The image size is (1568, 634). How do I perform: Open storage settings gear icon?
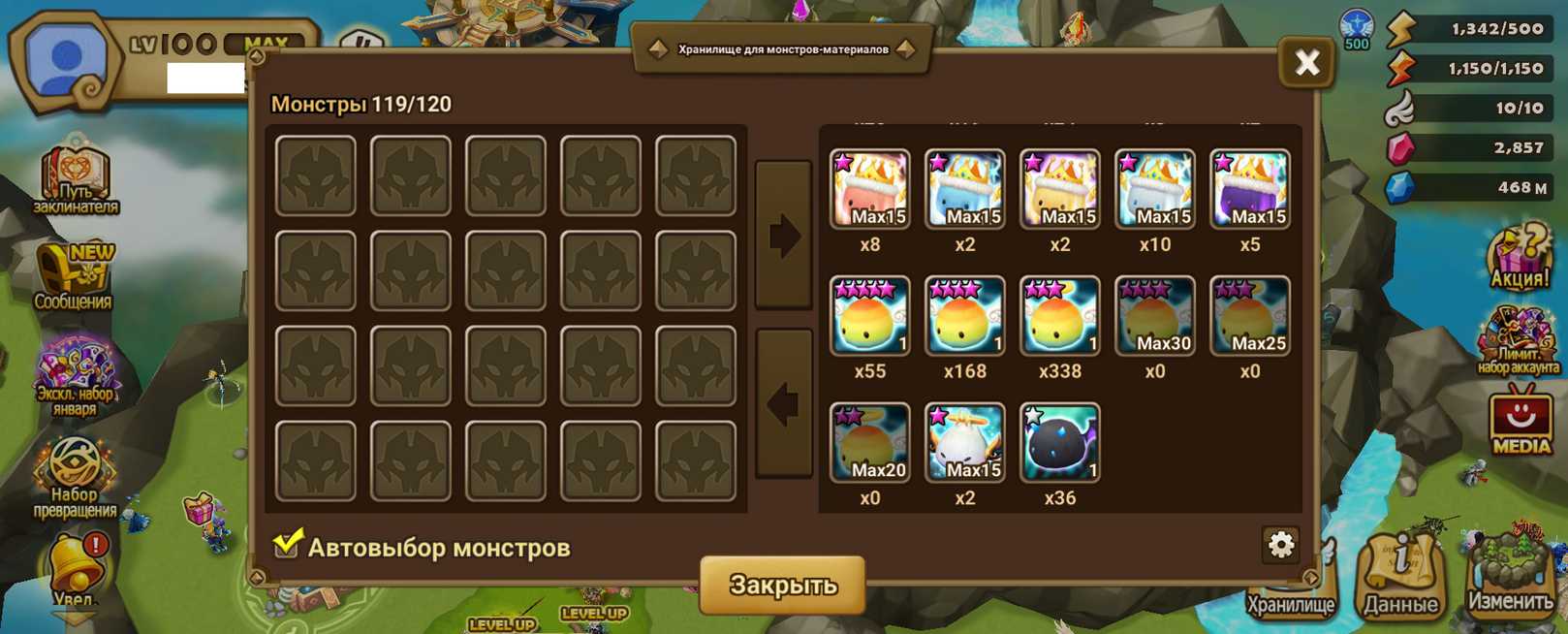tap(1280, 545)
